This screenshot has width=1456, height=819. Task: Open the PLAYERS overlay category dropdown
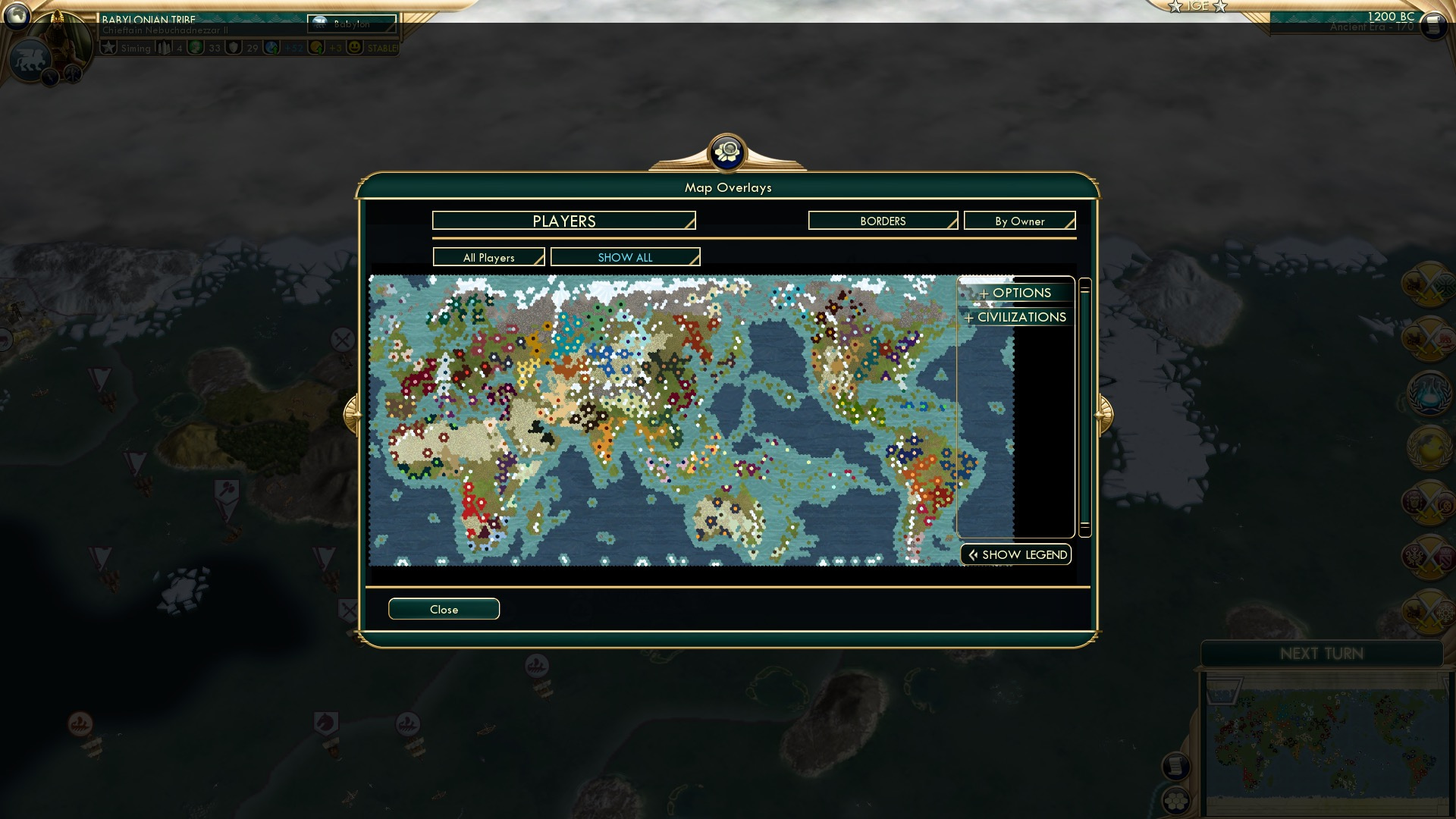[x=563, y=221]
